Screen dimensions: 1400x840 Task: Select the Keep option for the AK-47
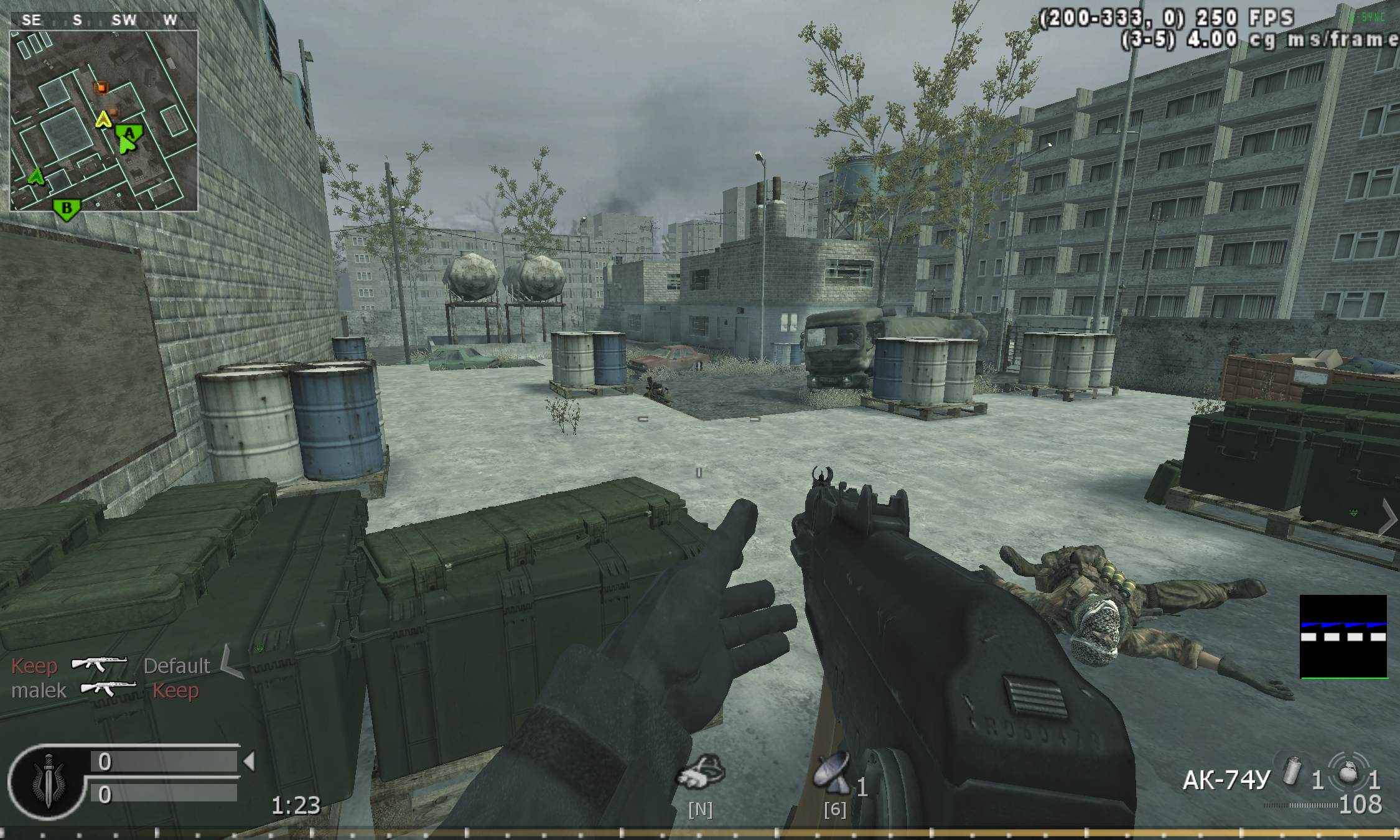(x=34, y=666)
